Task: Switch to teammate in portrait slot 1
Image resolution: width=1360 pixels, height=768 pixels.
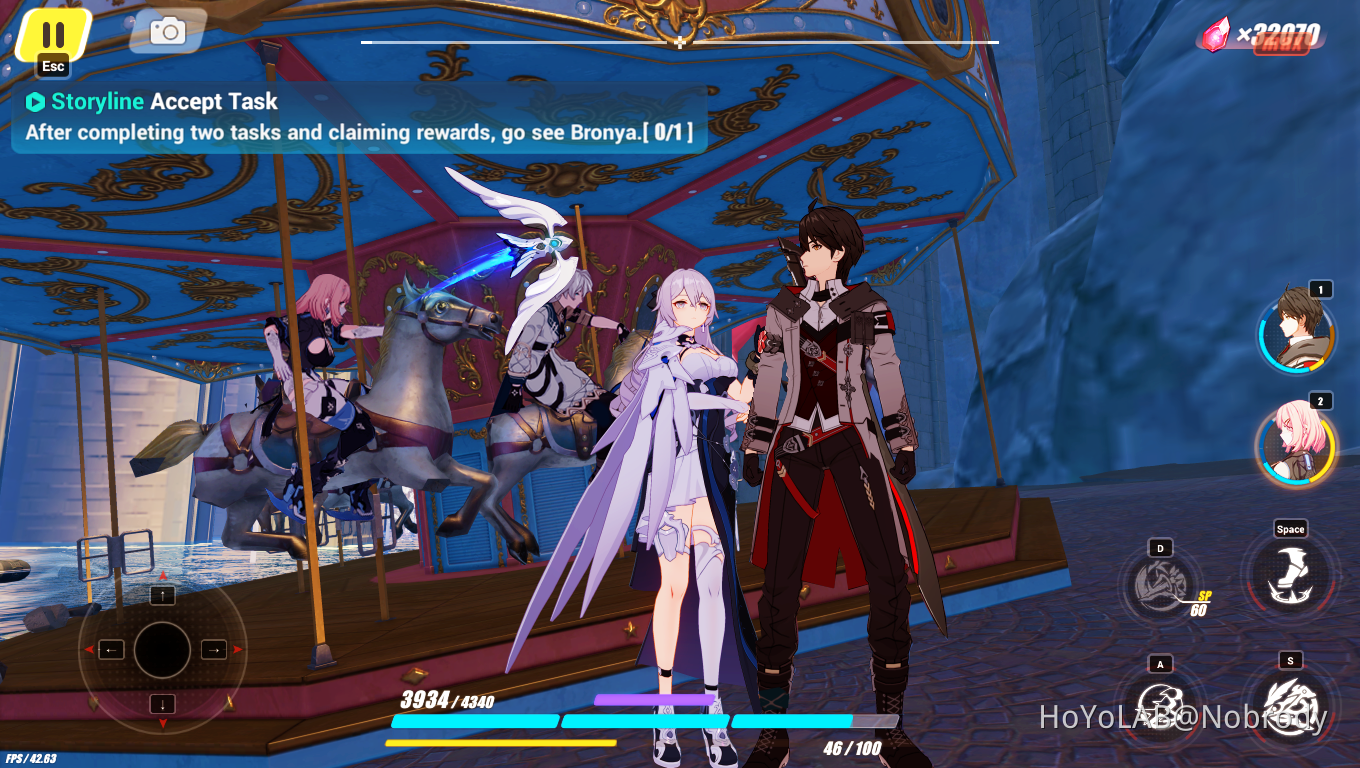Action: (1294, 336)
